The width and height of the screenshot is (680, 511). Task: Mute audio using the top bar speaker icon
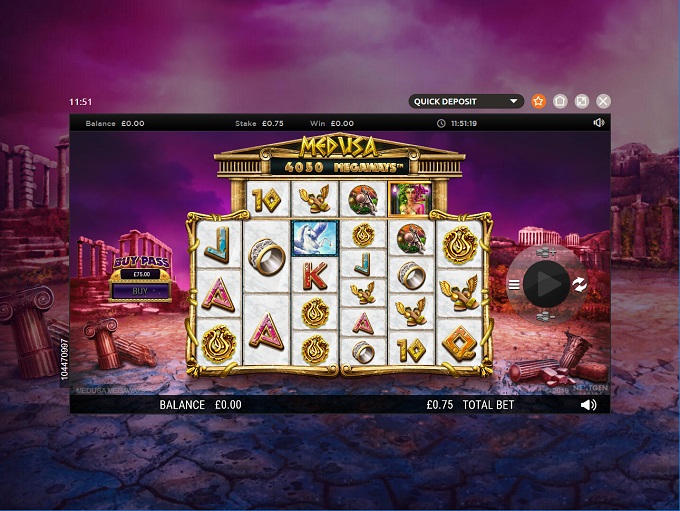coord(598,123)
